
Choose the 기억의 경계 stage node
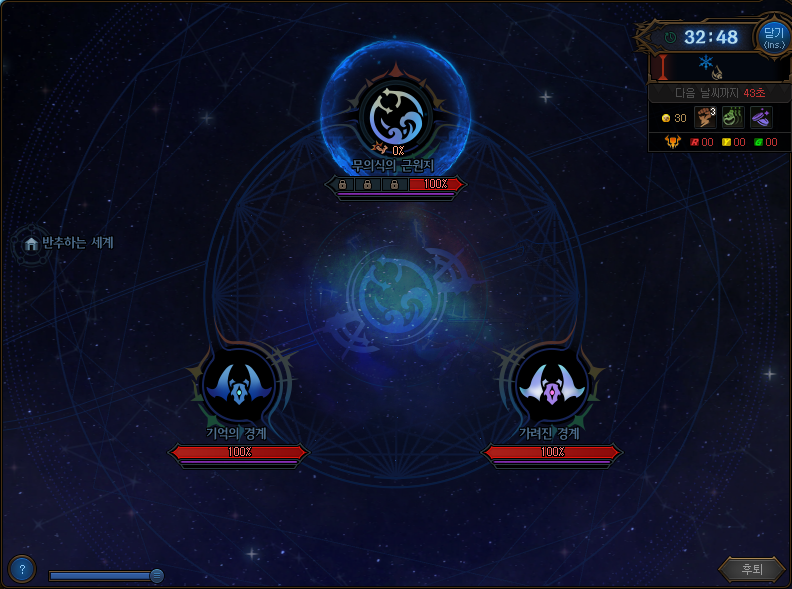tap(239, 388)
